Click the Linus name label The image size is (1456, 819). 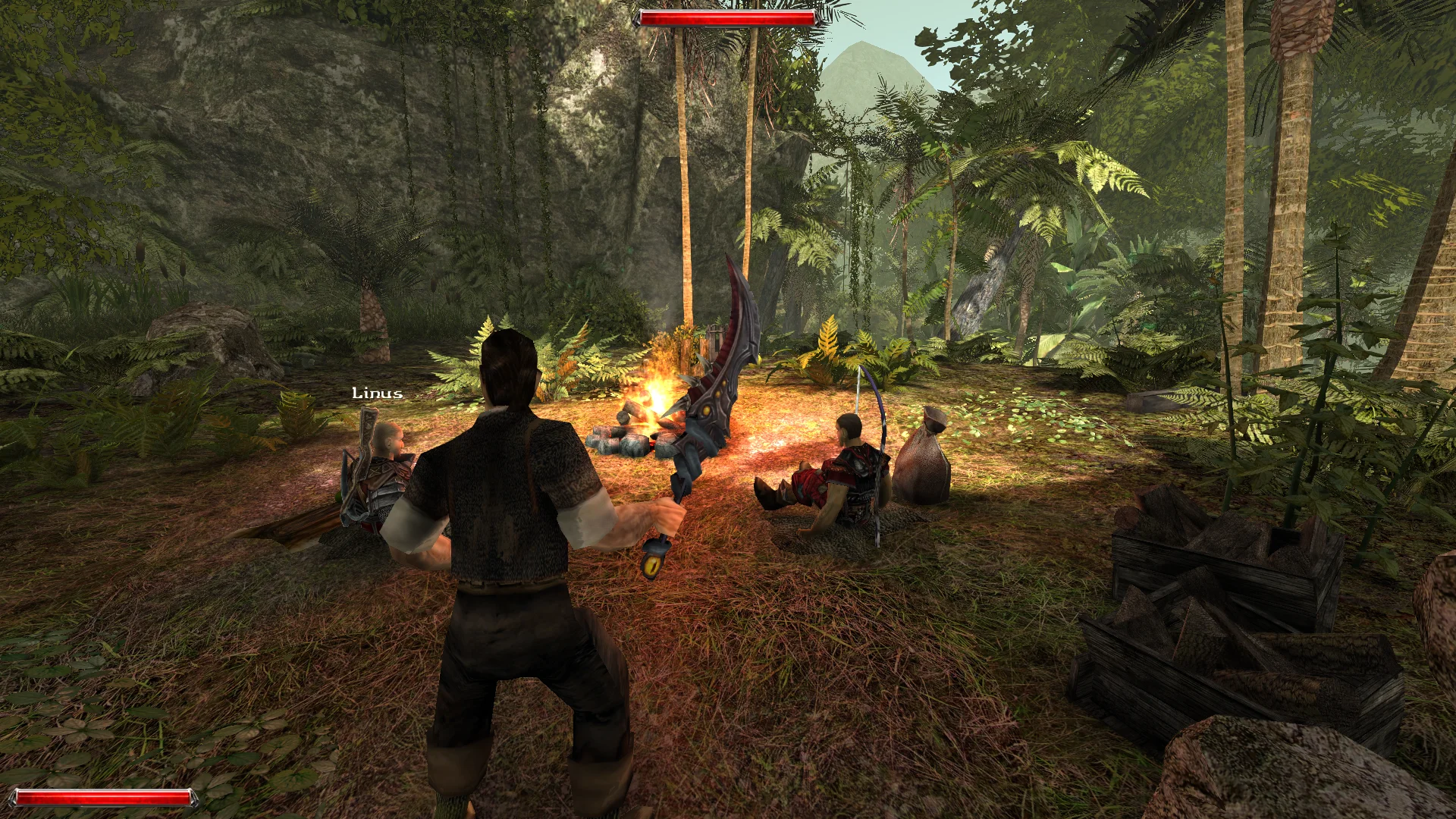click(376, 394)
